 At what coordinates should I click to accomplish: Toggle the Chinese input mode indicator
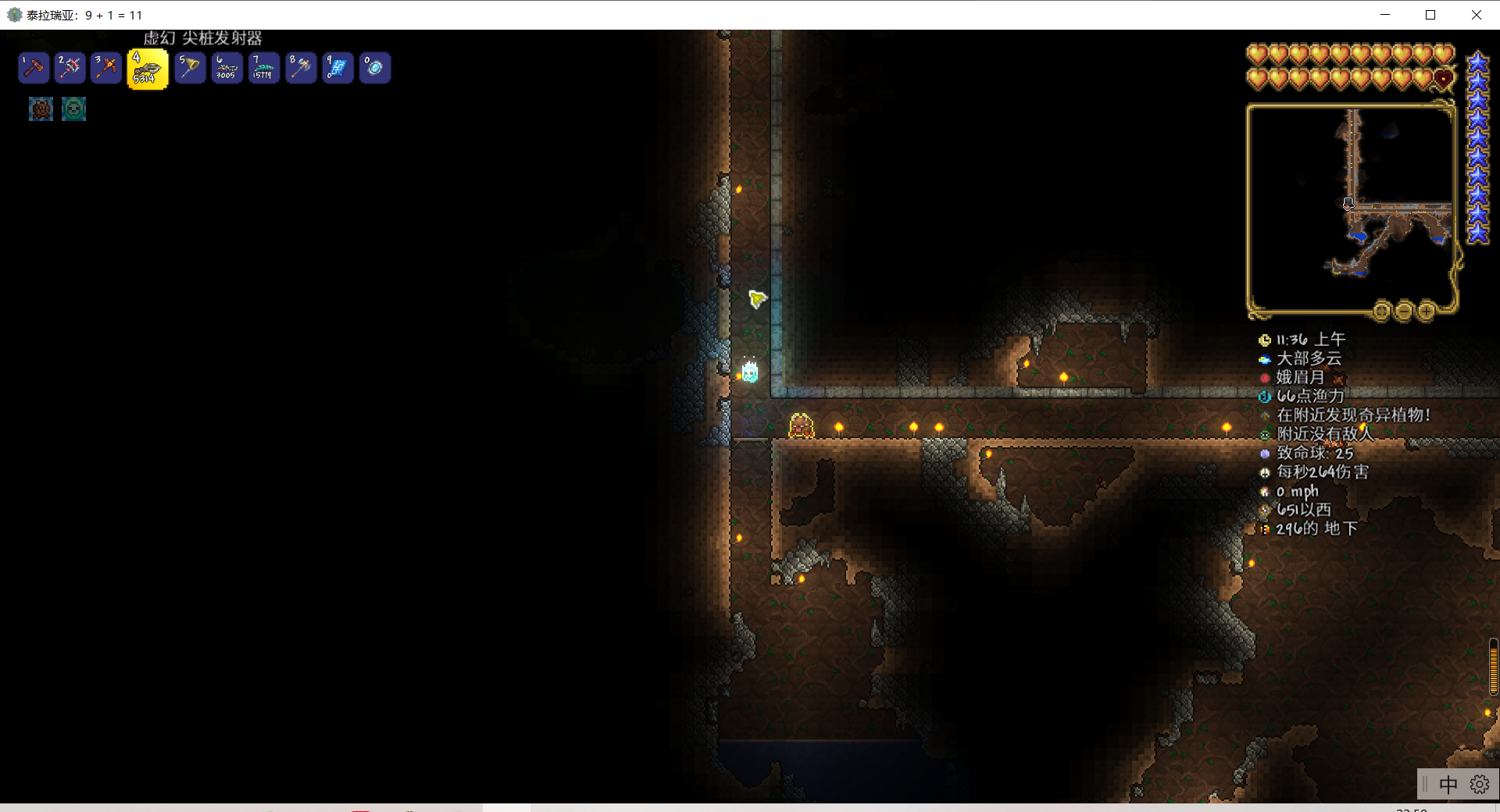1448,784
